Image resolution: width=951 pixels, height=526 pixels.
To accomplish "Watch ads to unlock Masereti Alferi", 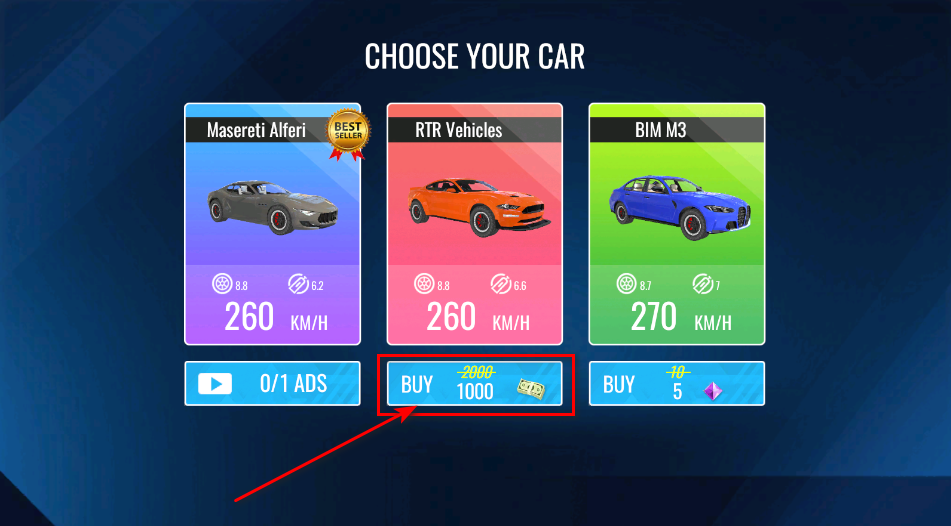I will tap(272, 383).
